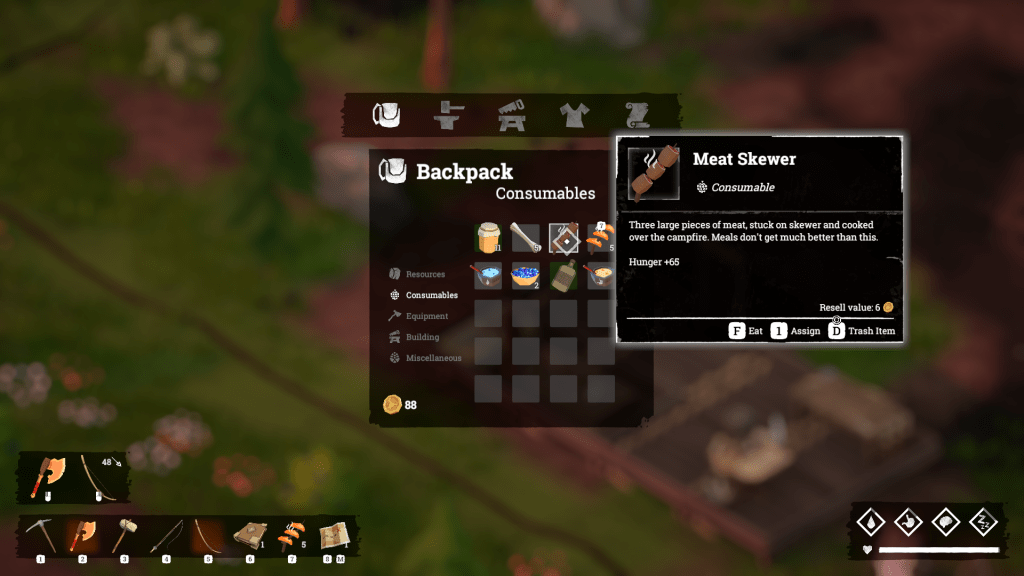Show the Building category
Viewport: 1024px width, 576px height.
[x=415, y=337]
